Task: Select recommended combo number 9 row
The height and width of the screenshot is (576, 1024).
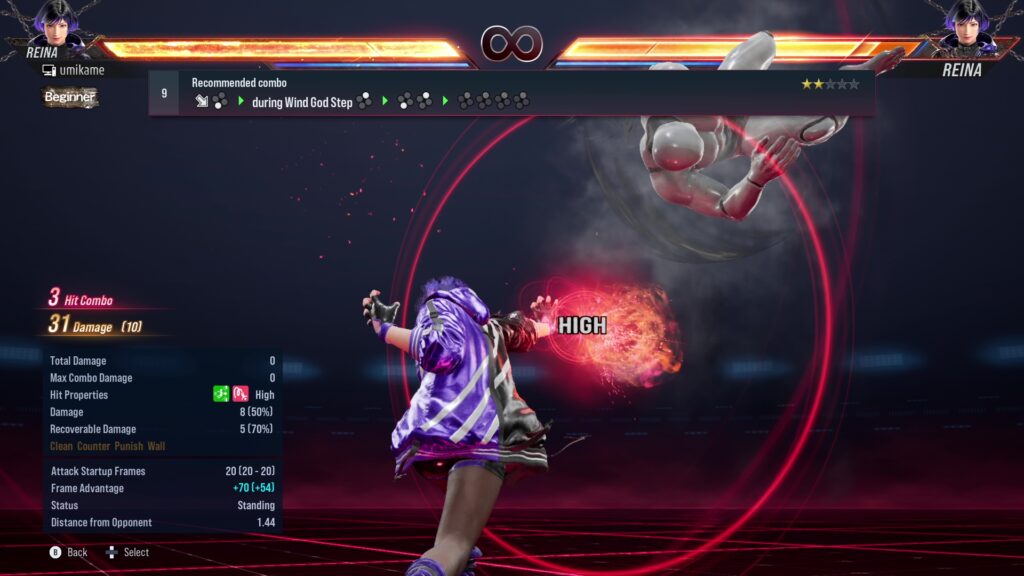Action: (510, 93)
